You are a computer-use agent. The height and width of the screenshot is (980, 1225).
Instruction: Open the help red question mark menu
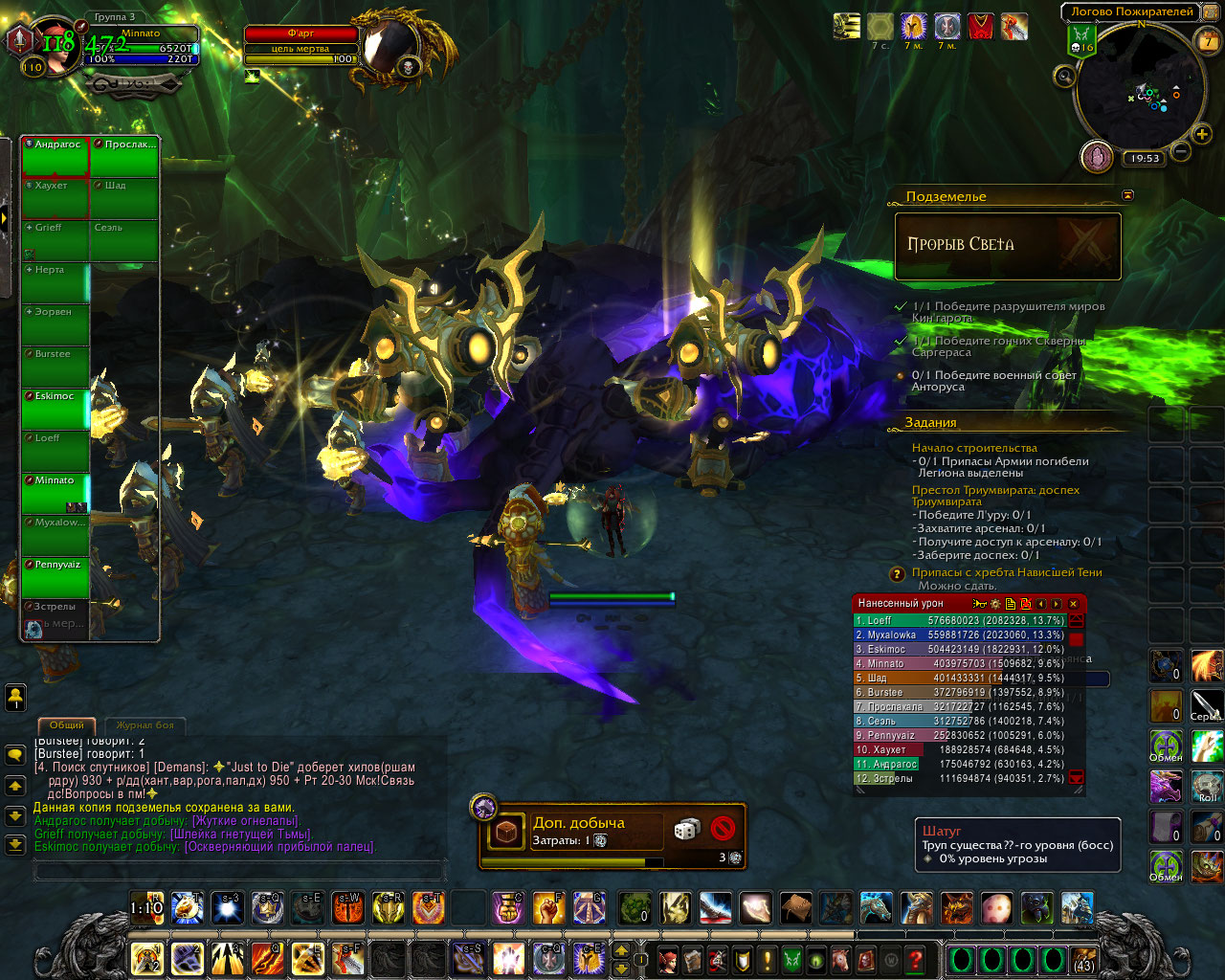click(916, 960)
